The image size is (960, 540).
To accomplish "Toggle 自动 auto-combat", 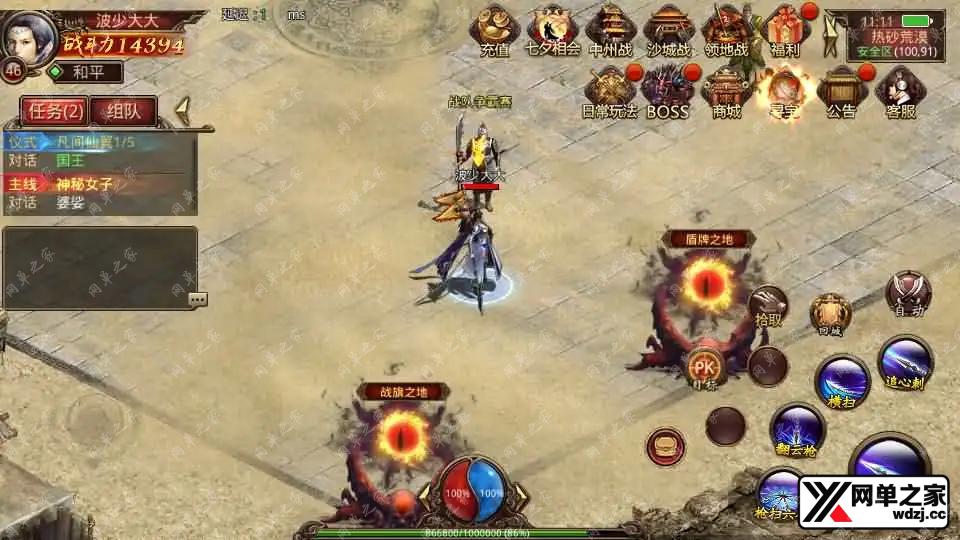I will point(909,293).
